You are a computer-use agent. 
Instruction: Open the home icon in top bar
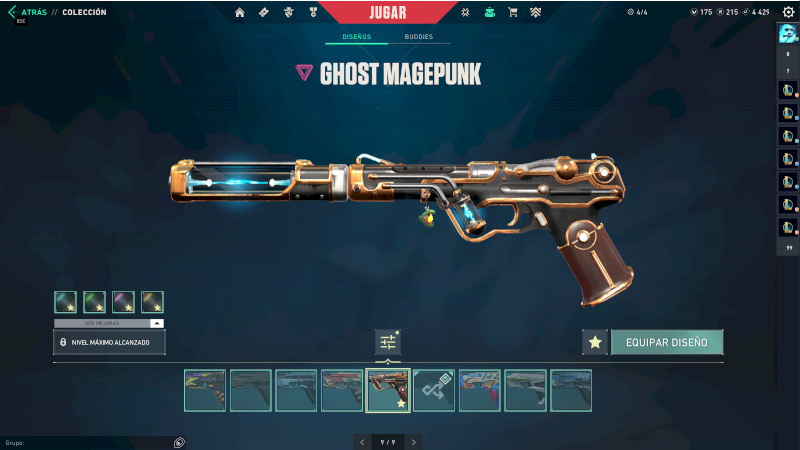239,12
